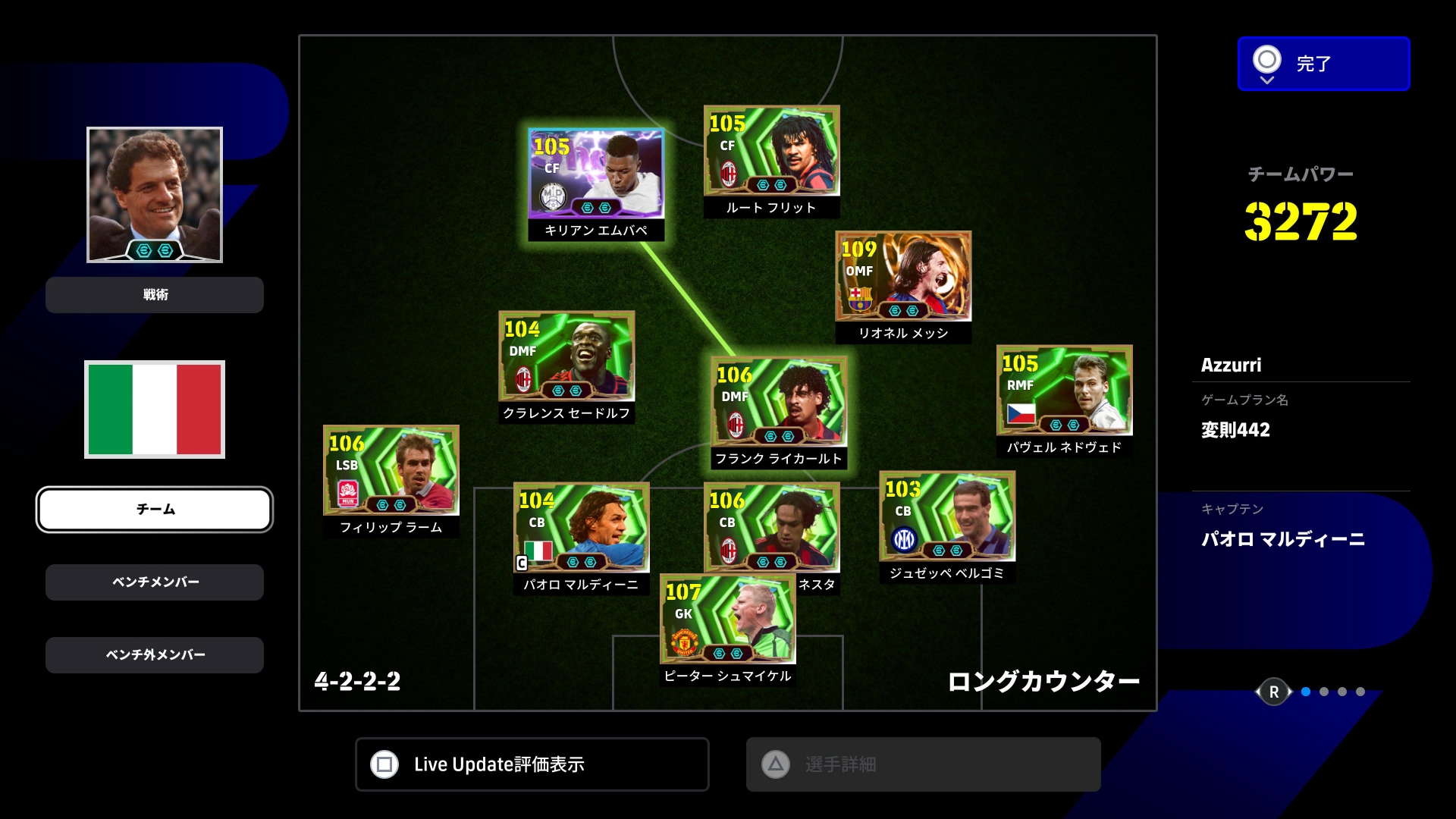Screen dimensions: 1456x819
Task: Confirm with the 完了 button
Action: [1323, 64]
